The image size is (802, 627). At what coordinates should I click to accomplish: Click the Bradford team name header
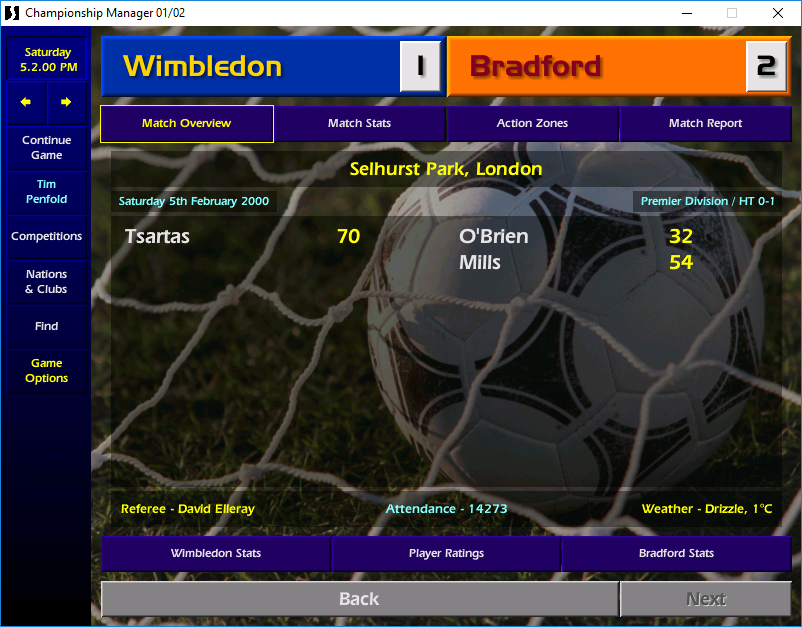point(536,67)
